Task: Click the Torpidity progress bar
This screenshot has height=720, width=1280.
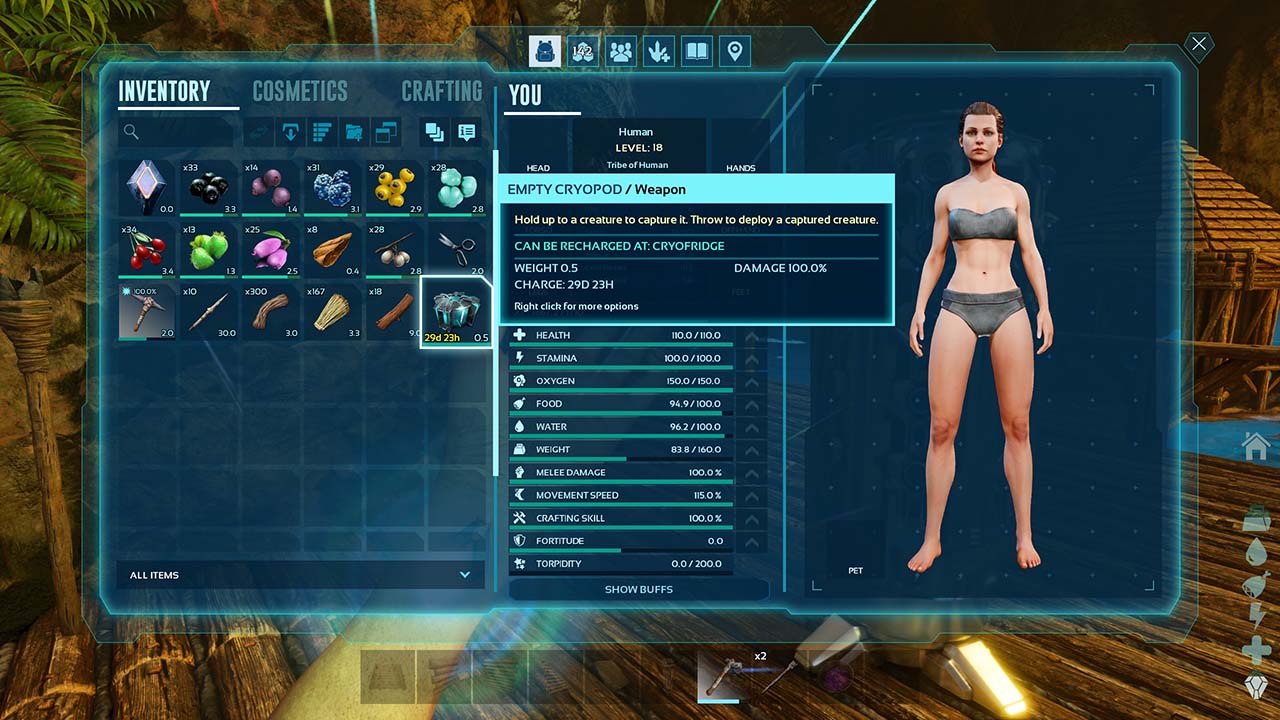Action: coord(620,563)
